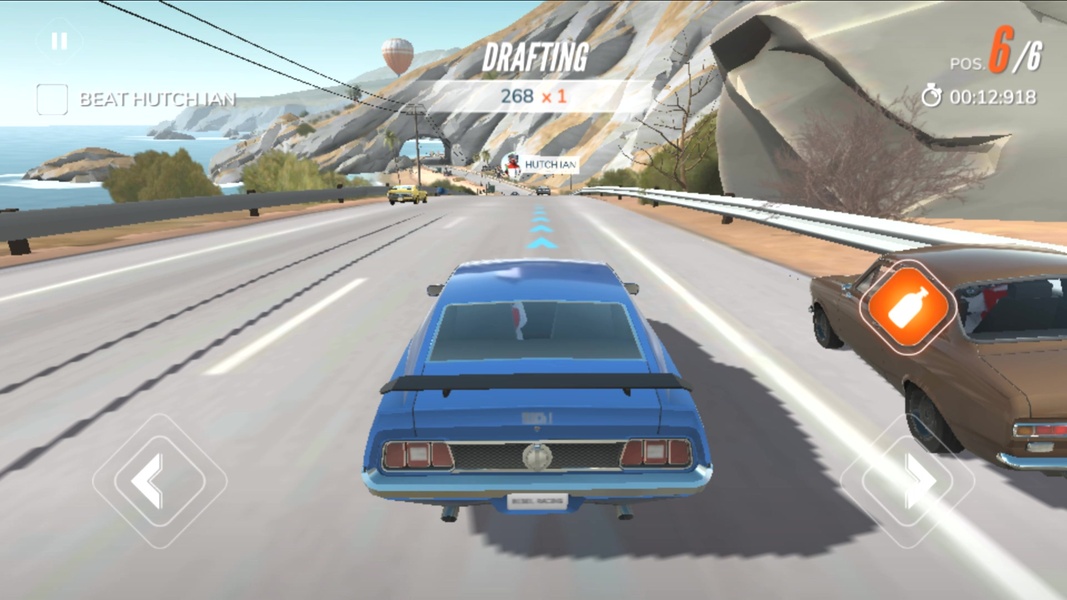The width and height of the screenshot is (1067, 600).
Task: Activate the orange nitro bottle boost
Action: pyautogui.click(x=909, y=307)
